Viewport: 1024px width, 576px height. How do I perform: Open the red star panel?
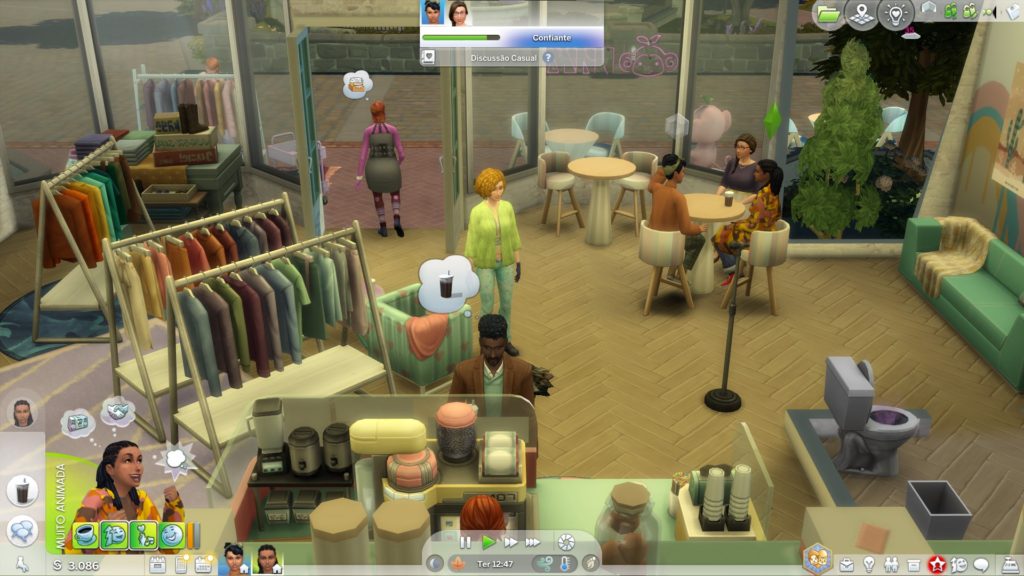[x=937, y=564]
